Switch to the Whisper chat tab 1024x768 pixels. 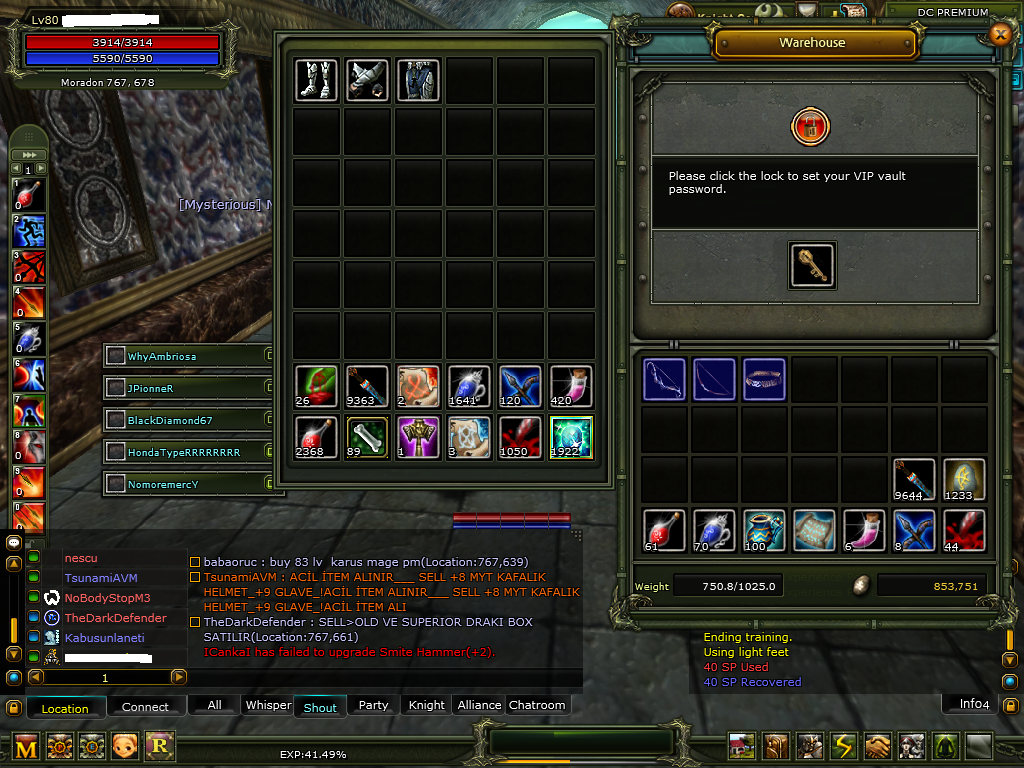coord(268,705)
